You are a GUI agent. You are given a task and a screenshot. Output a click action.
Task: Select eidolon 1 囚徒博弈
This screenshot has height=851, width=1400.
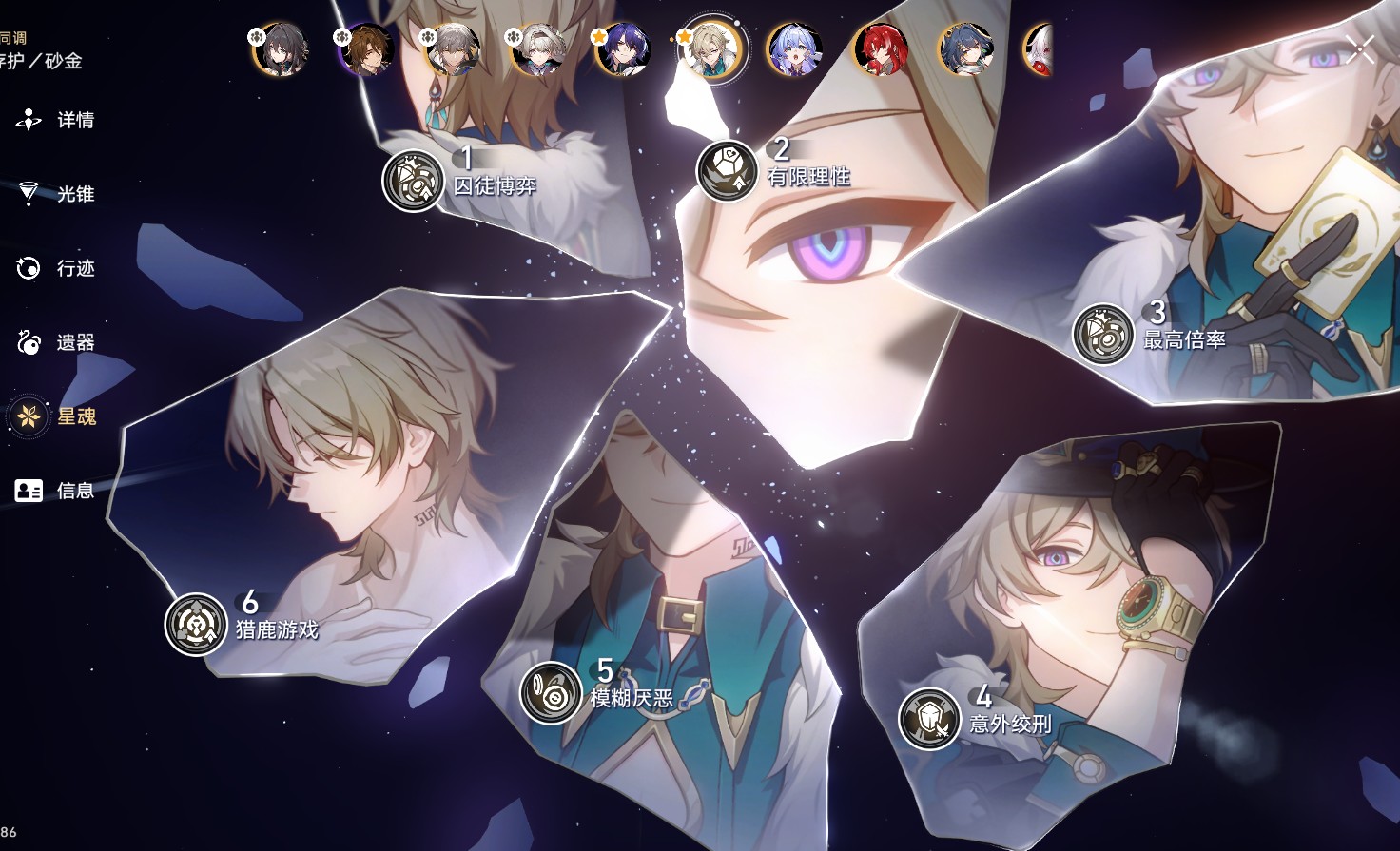tap(414, 181)
